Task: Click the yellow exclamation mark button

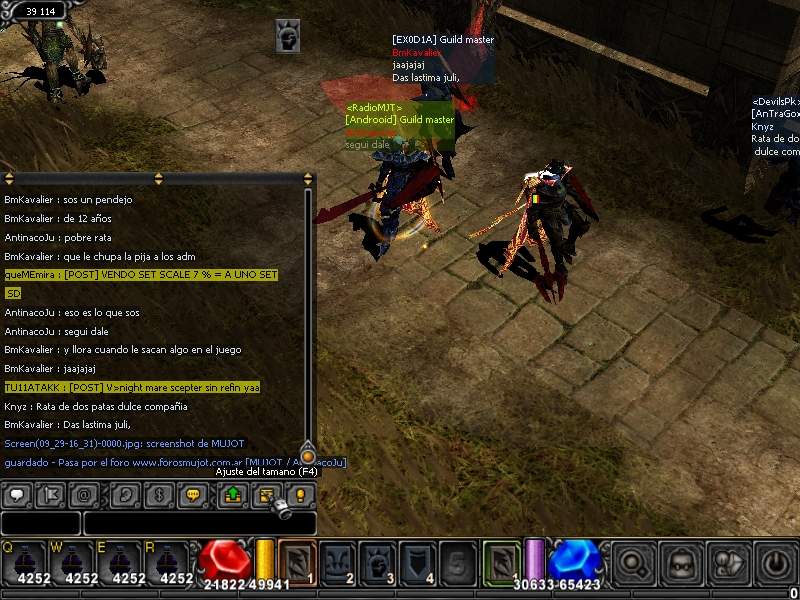Action: (300, 495)
